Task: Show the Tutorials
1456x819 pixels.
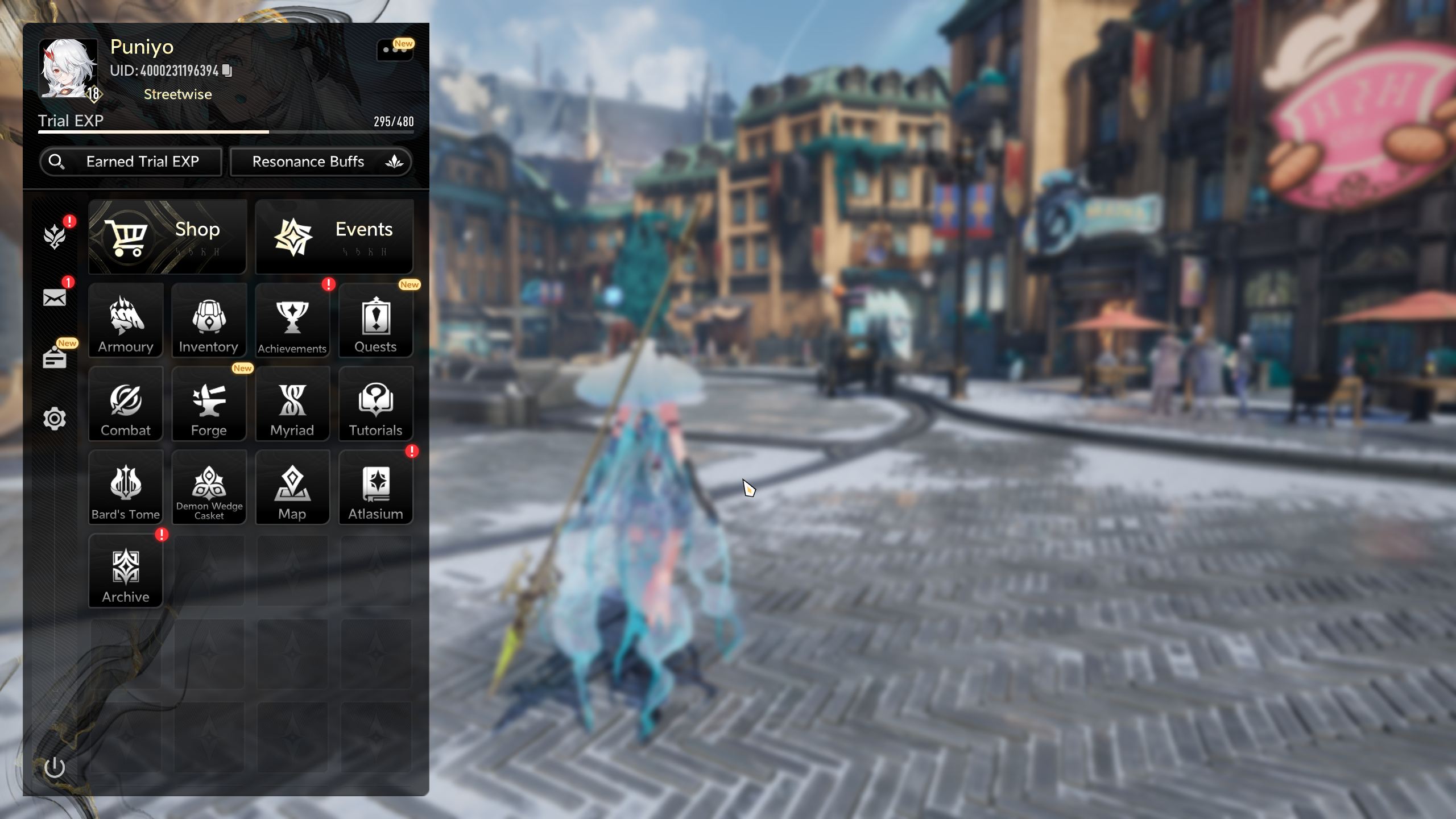Action: (x=375, y=404)
